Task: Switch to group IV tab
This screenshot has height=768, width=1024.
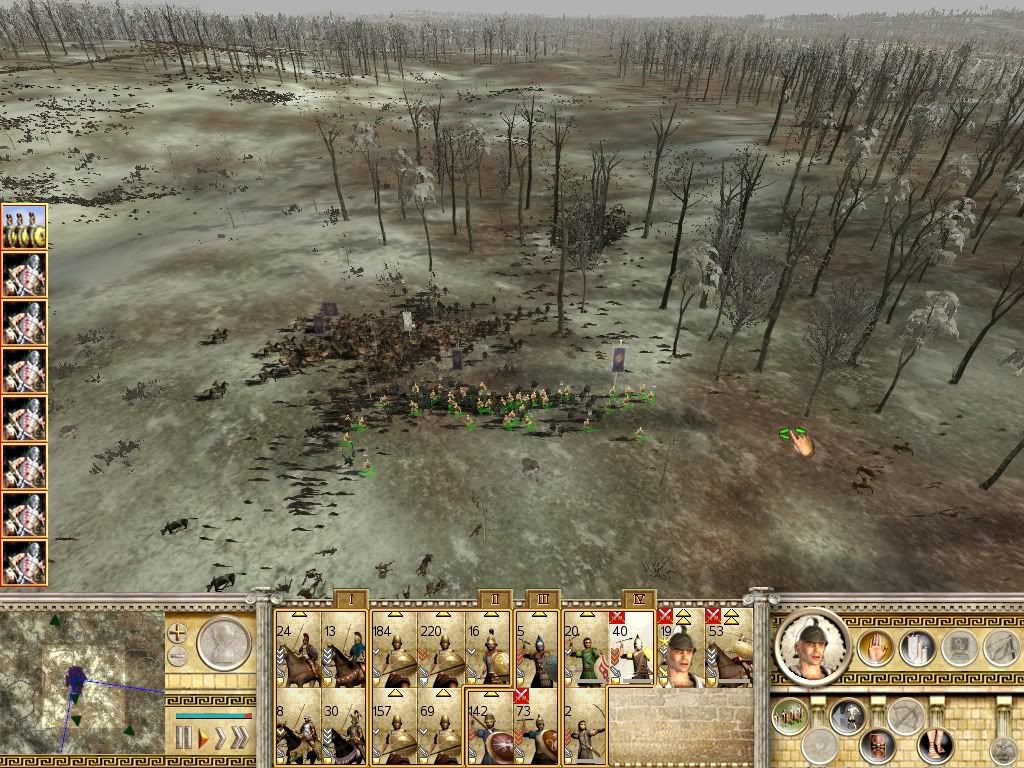Action: (x=638, y=599)
